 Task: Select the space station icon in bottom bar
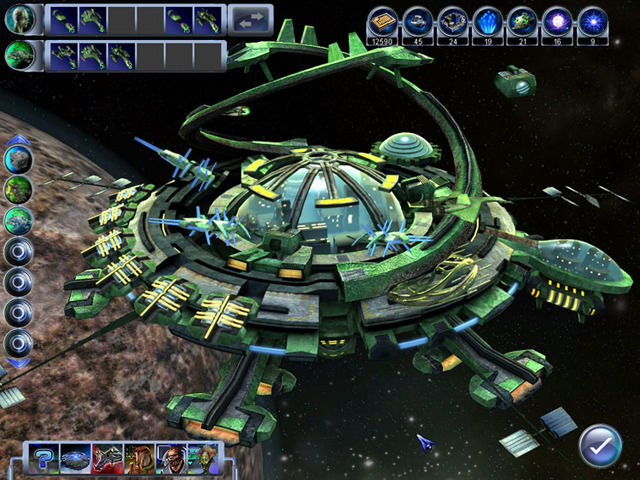point(75,458)
